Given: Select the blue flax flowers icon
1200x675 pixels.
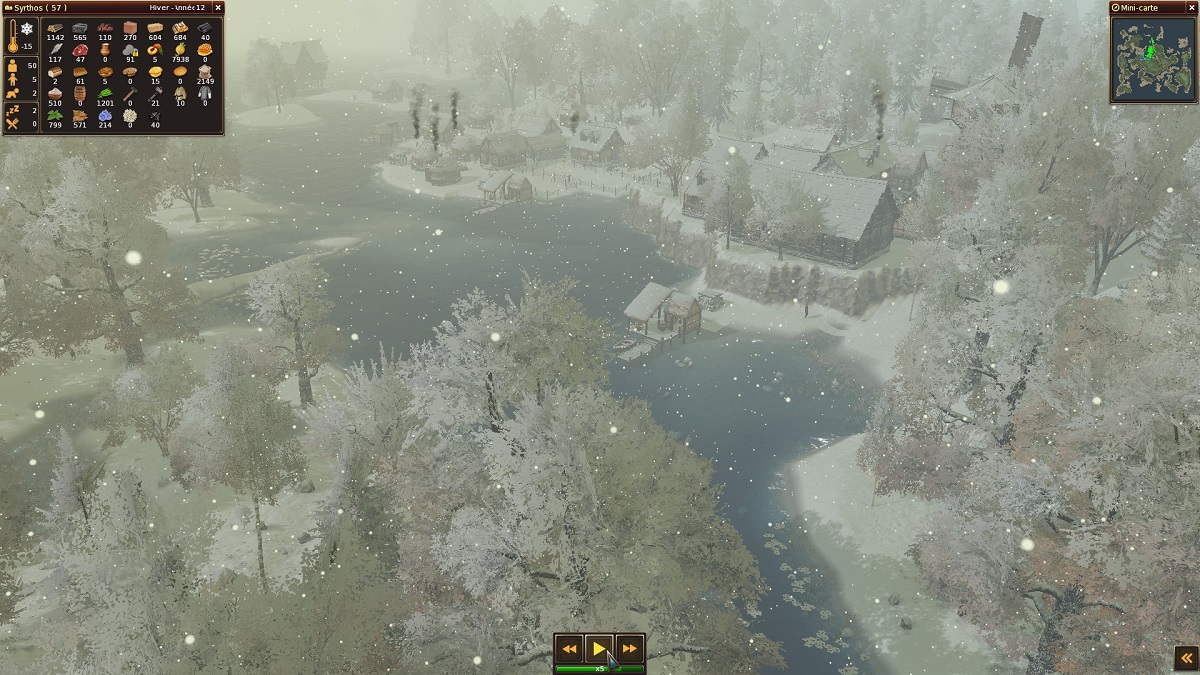Looking at the screenshot, I should 105,116.
